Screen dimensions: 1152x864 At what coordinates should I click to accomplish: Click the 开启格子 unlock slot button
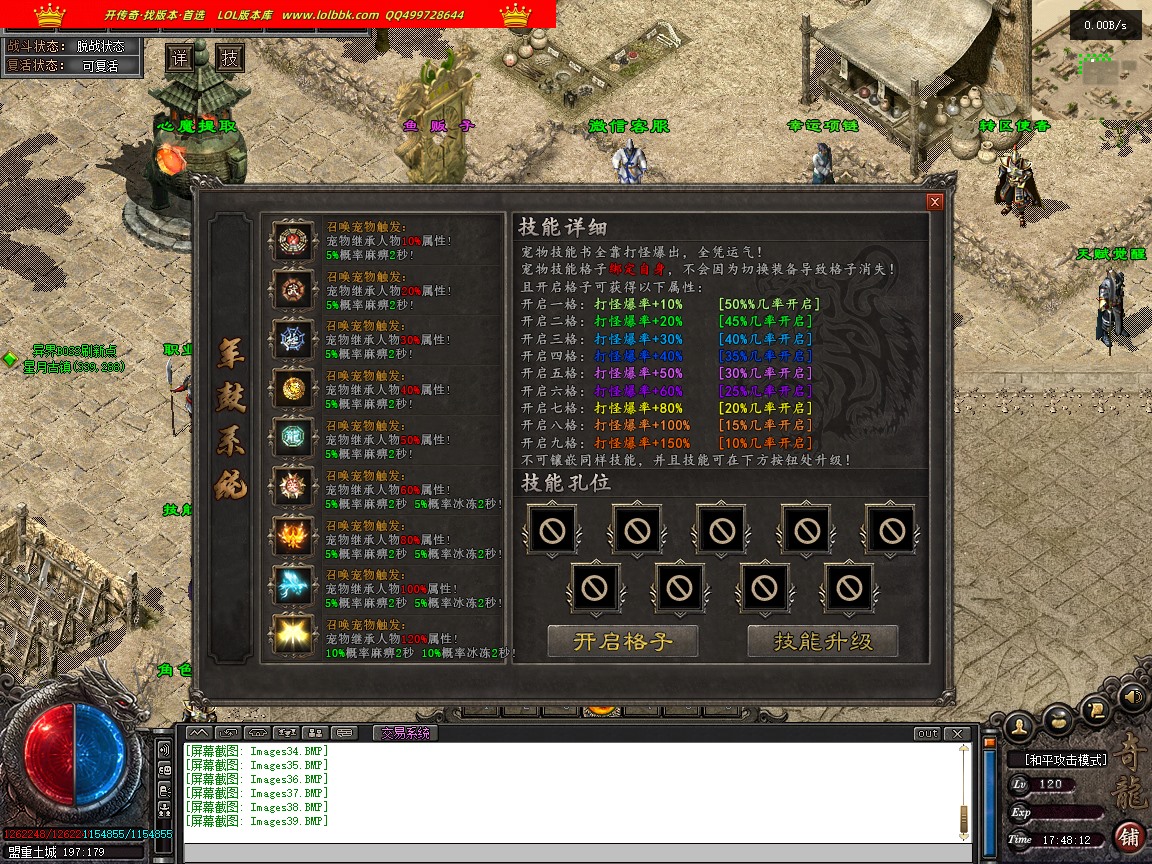[623, 641]
